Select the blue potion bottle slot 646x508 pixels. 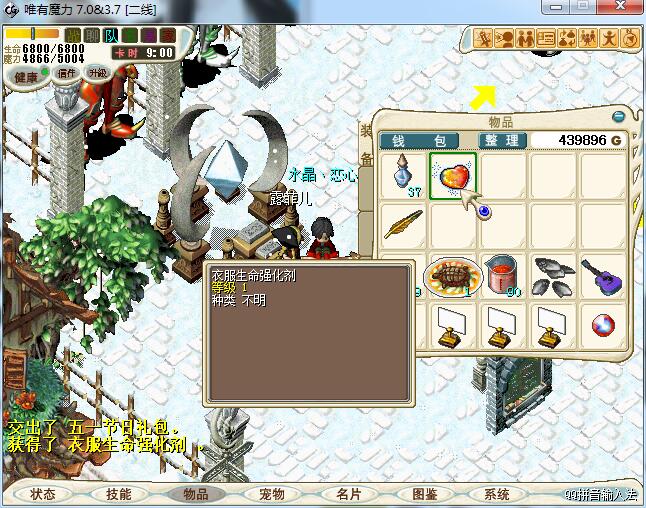tap(404, 174)
